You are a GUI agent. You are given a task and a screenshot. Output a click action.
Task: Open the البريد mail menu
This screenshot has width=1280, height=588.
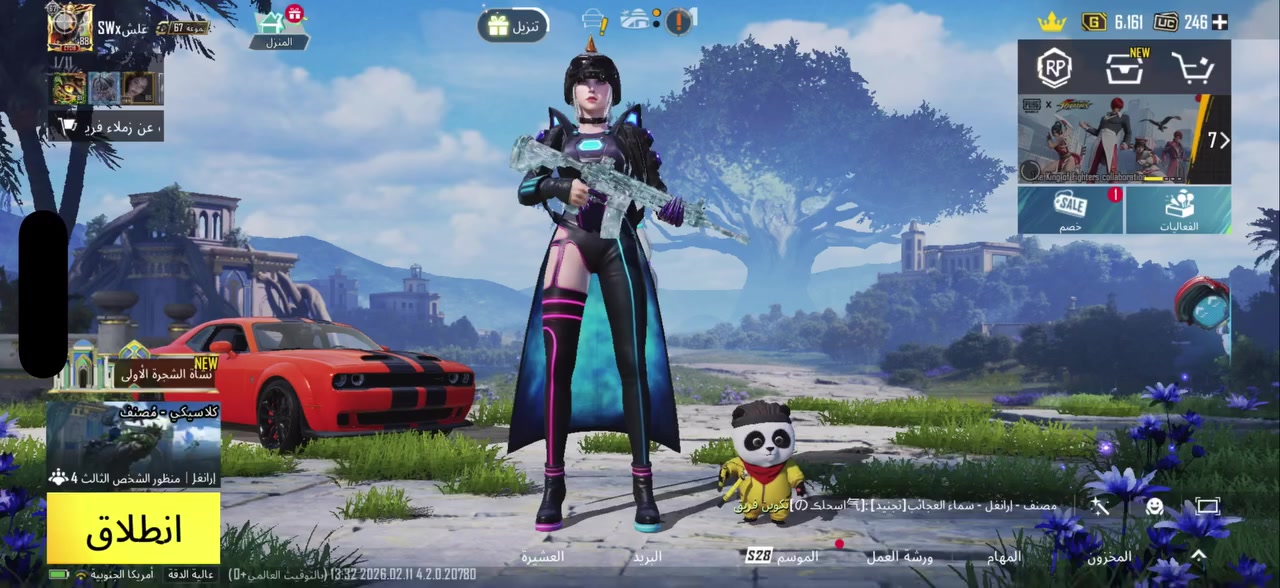[646, 556]
